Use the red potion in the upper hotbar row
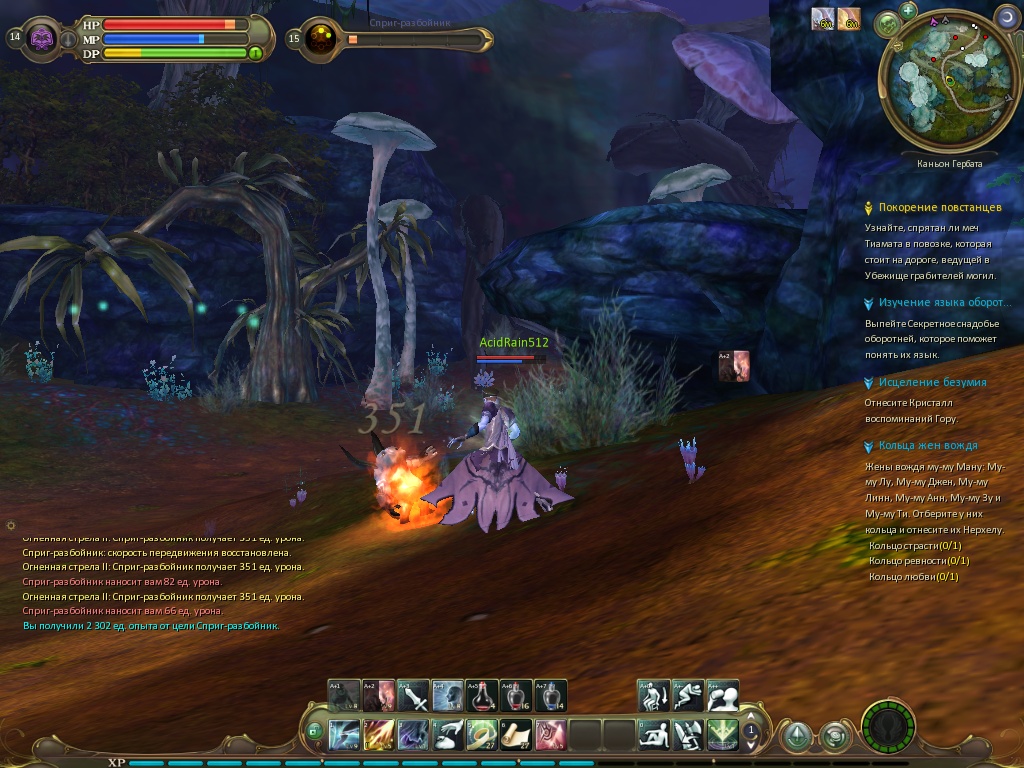The width and height of the screenshot is (1024, 768). coord(482,695)
